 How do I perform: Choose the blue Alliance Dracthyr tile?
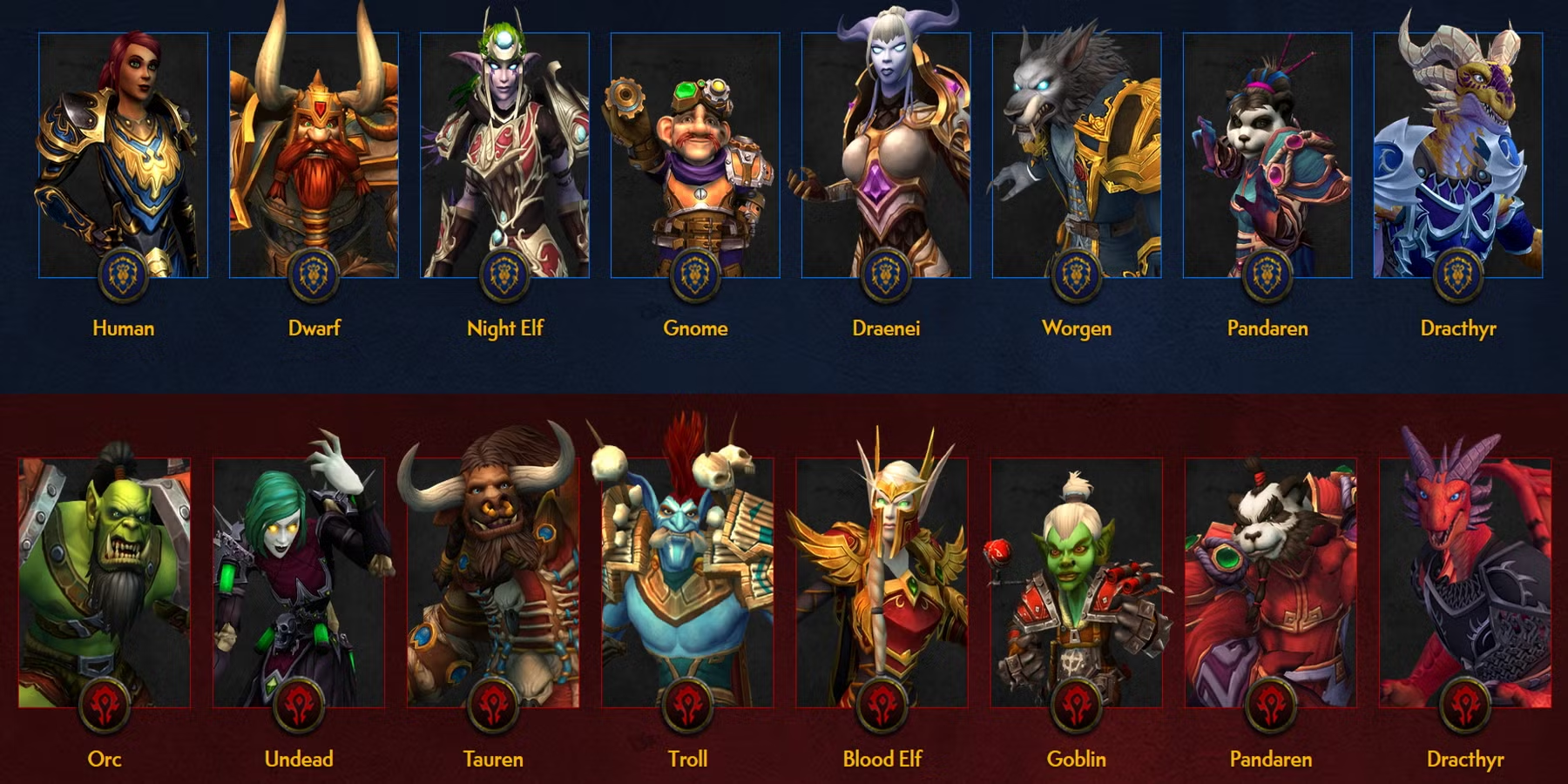[1458, 157]
